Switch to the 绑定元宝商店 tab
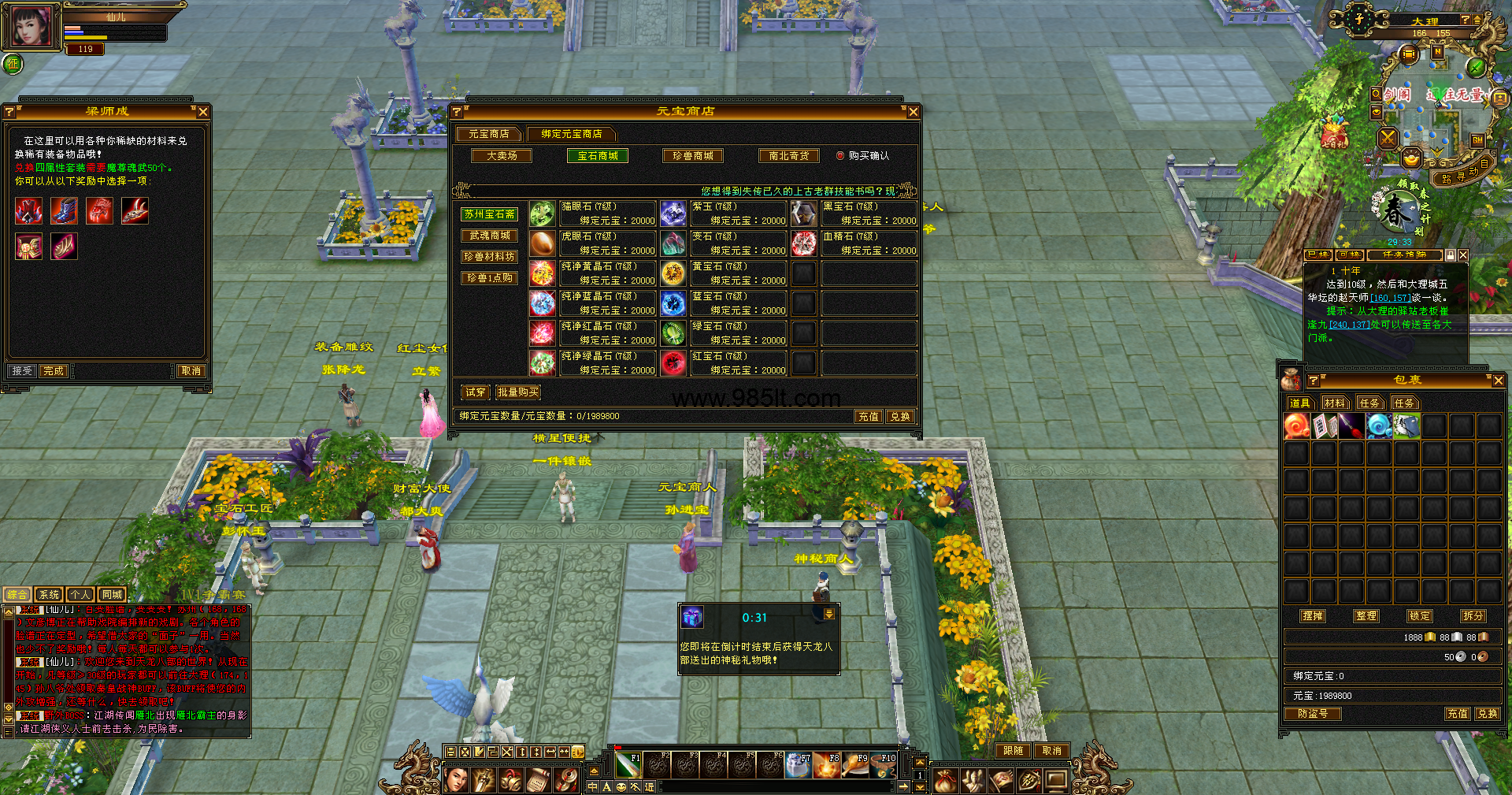 coord(571,134)
